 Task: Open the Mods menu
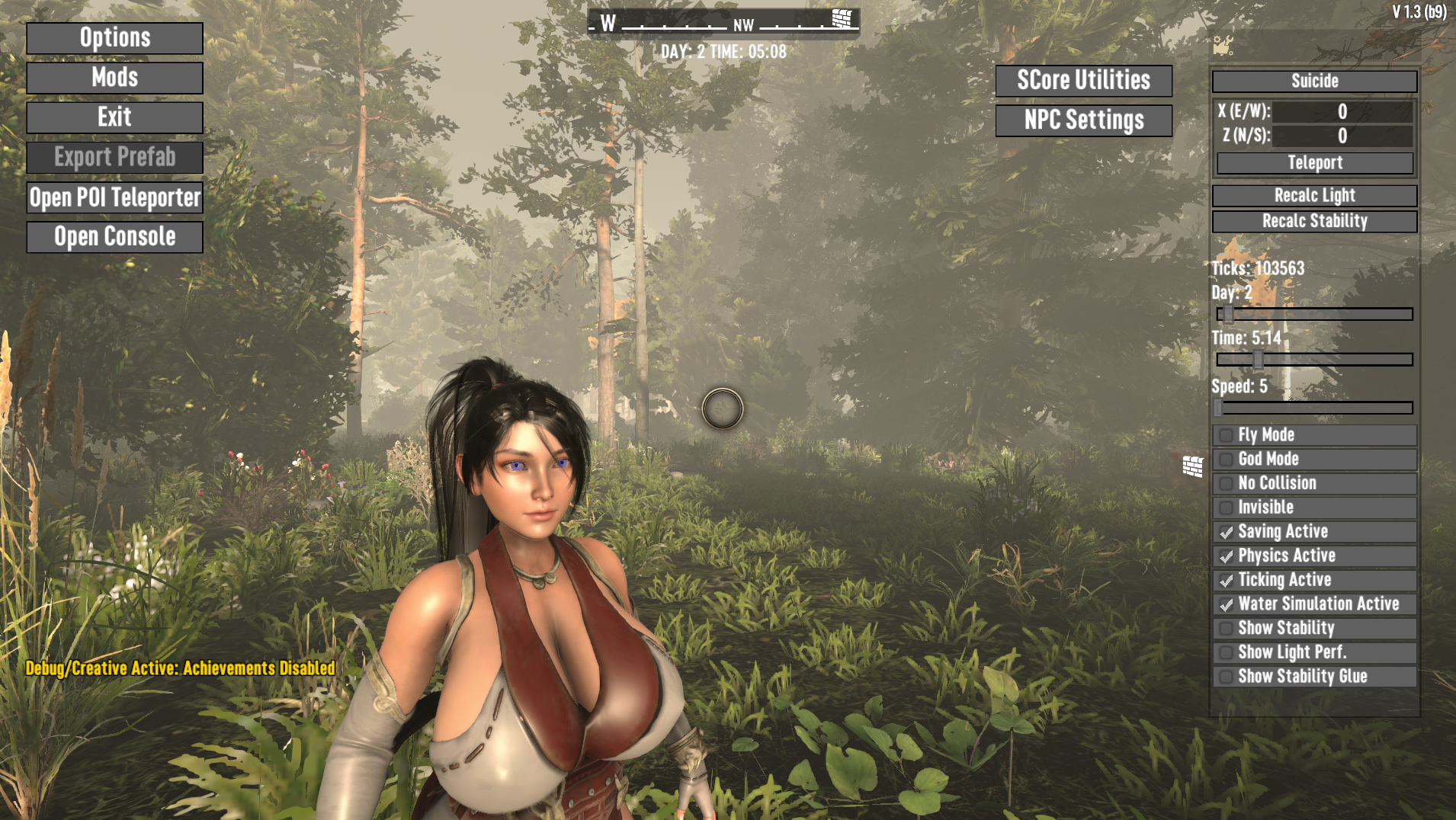(x=114, y=78)
